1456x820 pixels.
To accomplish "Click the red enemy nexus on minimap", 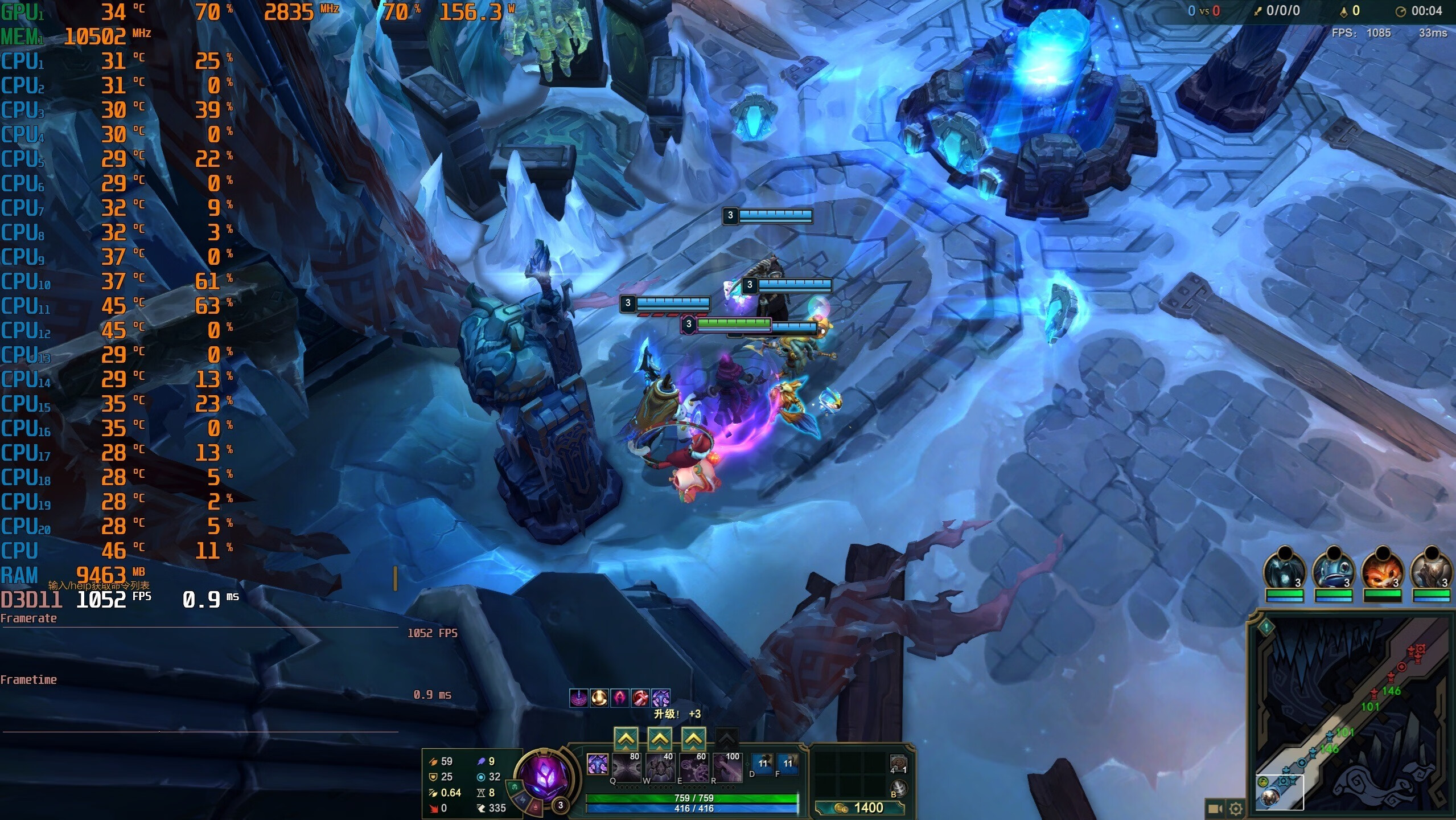I will pos(1418,650).
